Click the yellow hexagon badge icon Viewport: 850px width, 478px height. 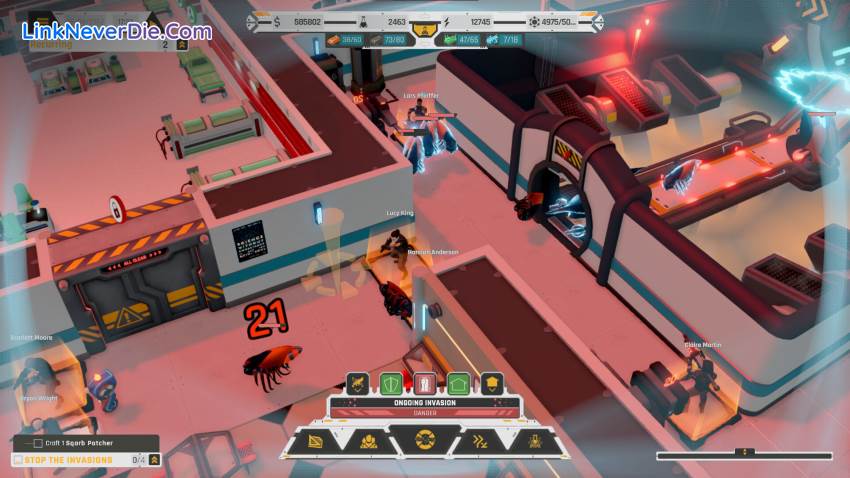pyautogui.click(x=492, y=383)
